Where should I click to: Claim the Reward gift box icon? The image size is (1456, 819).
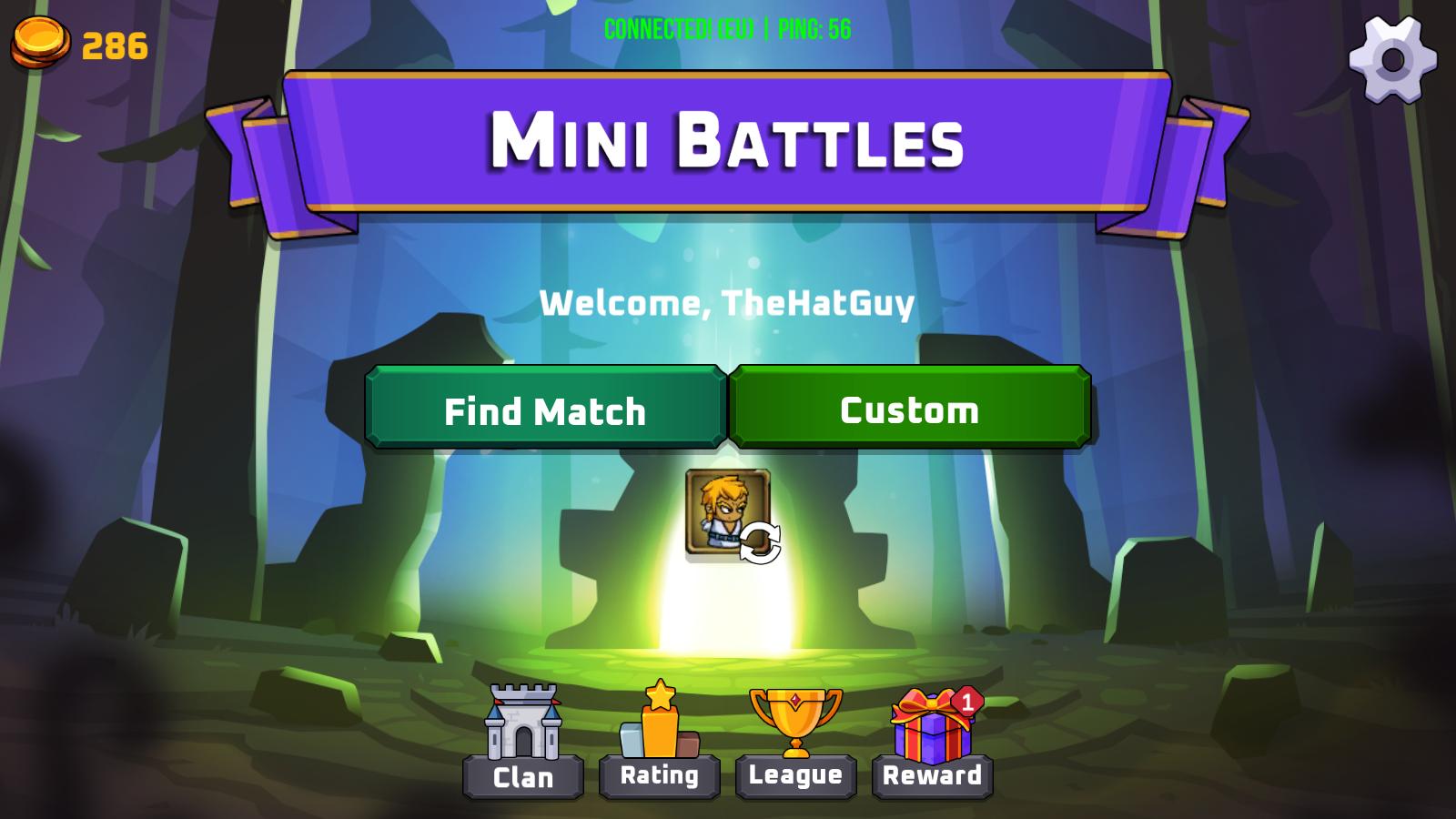pos(926,728)
